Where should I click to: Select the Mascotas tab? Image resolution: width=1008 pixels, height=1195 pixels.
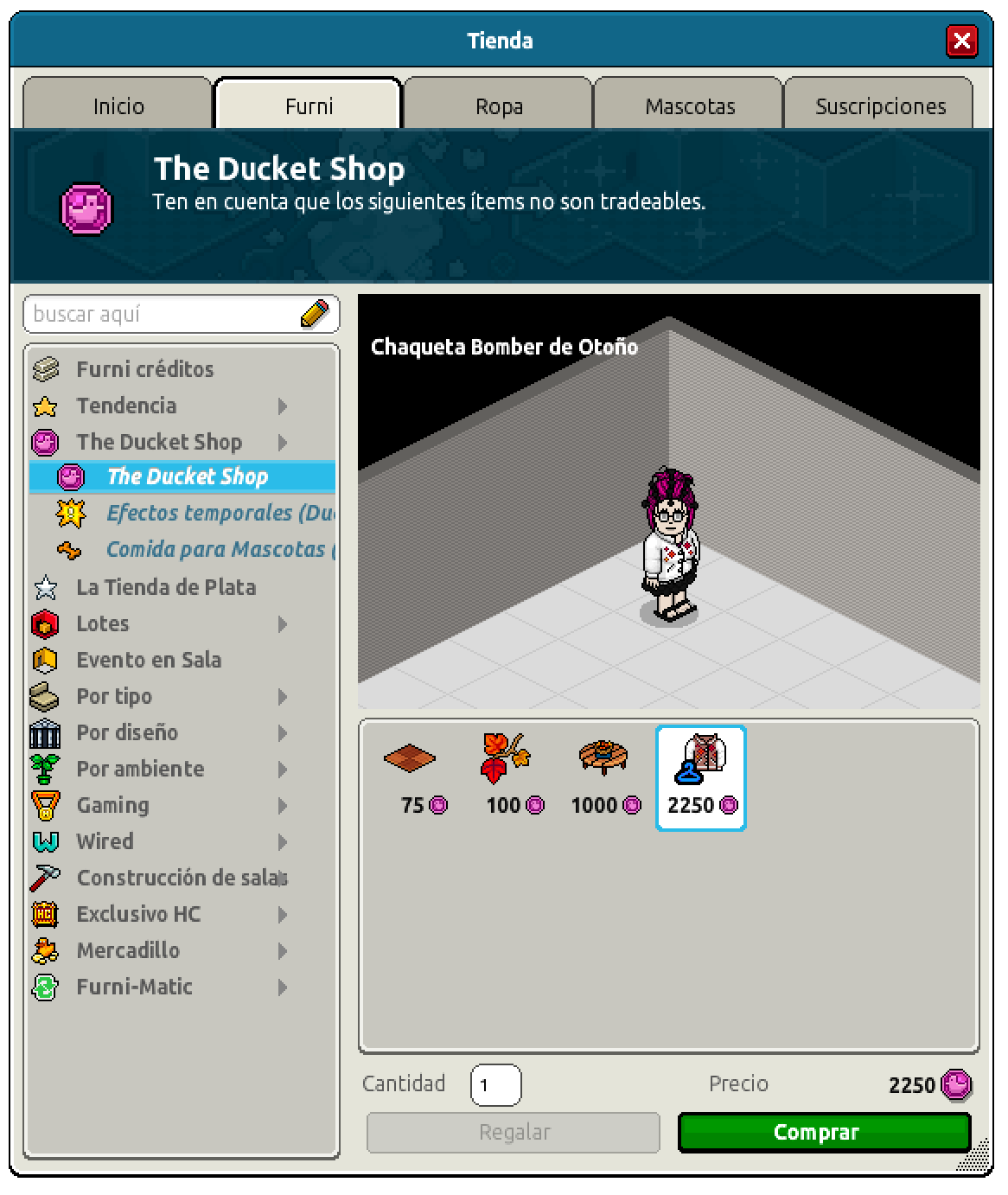point(689,105)
